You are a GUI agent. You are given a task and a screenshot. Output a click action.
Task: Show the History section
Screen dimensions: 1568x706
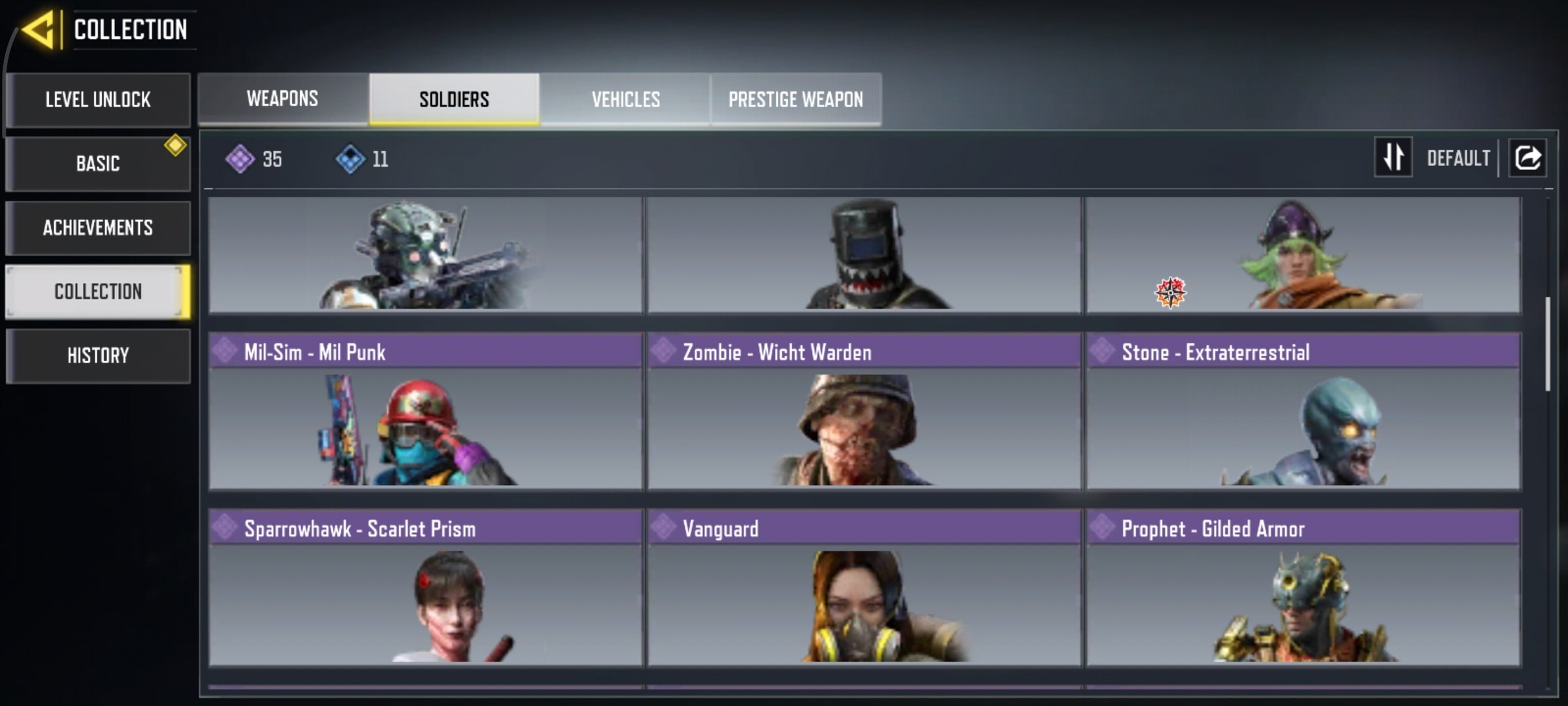point(98,356)
